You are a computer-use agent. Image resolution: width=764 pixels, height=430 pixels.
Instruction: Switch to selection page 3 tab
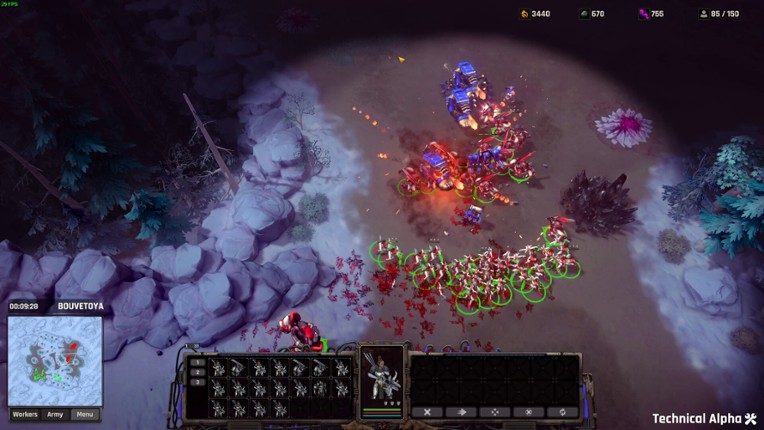point(197,383)
